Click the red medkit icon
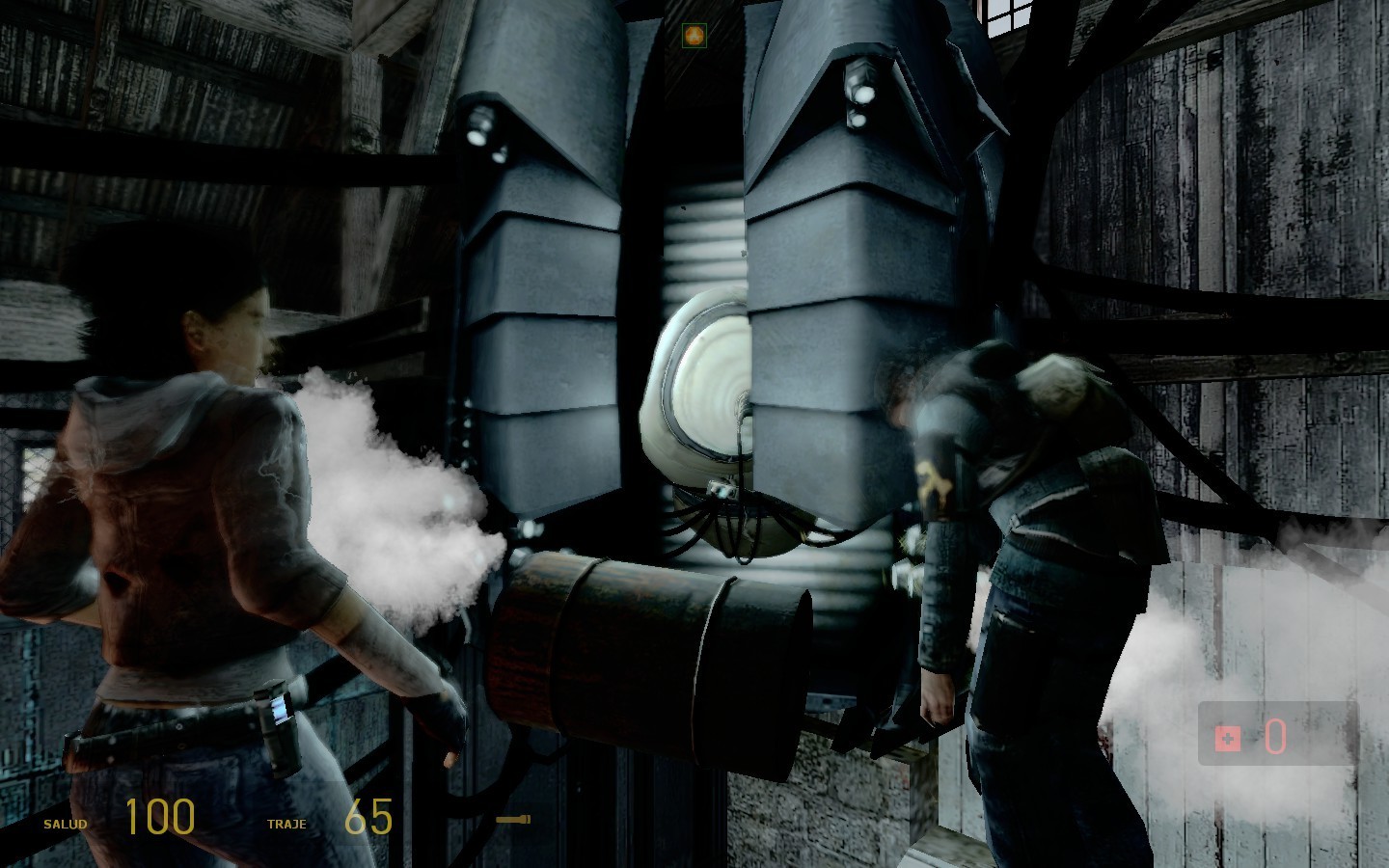This screenshot has height=868, width=1389. 1227,739
